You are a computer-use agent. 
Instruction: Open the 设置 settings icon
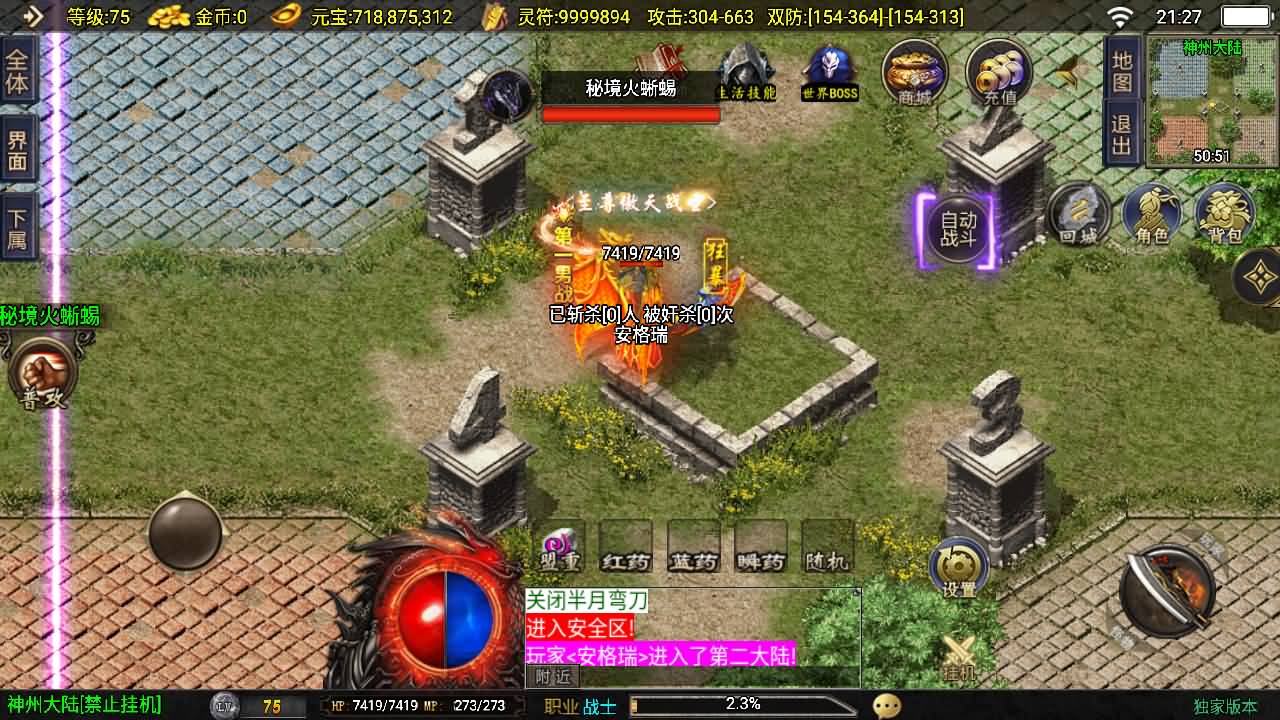point(957,567)
